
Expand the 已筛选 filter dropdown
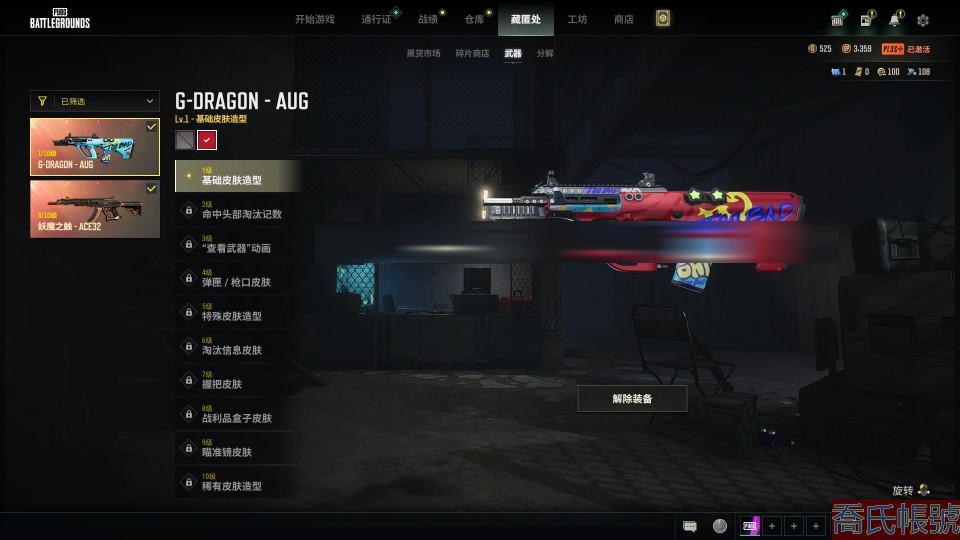click(95, 101)
